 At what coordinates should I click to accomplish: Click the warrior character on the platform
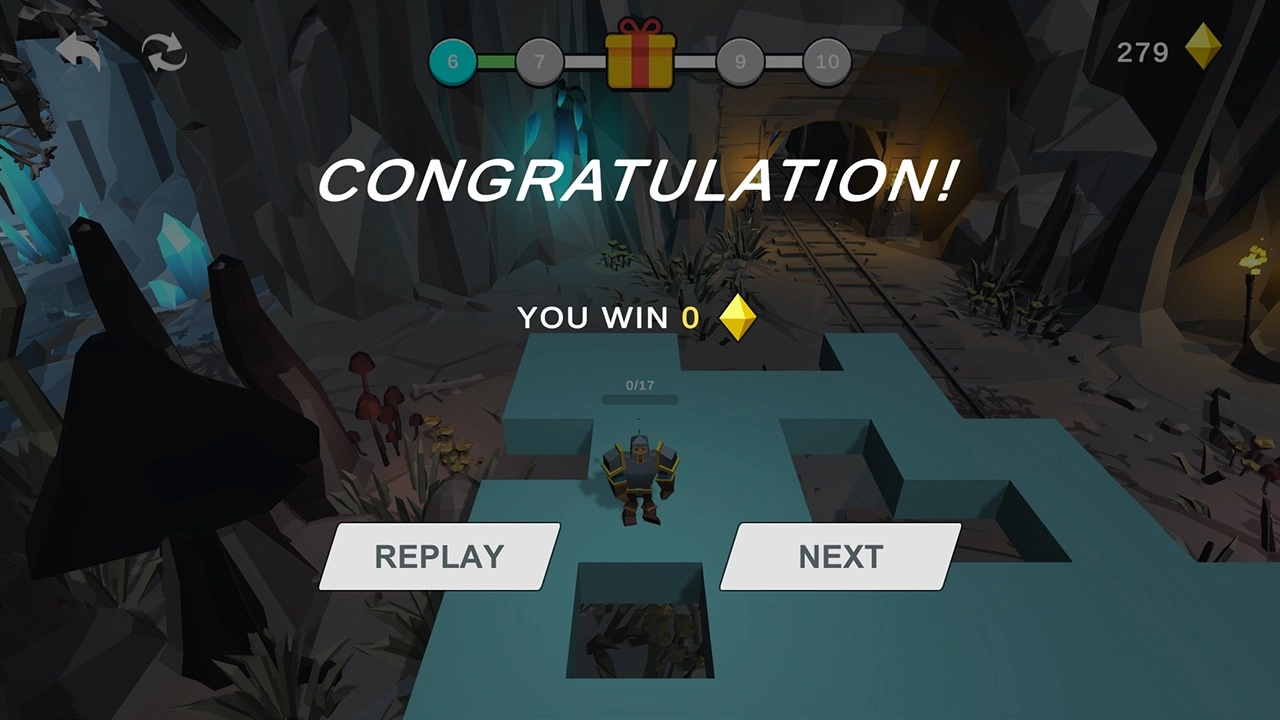640,470
